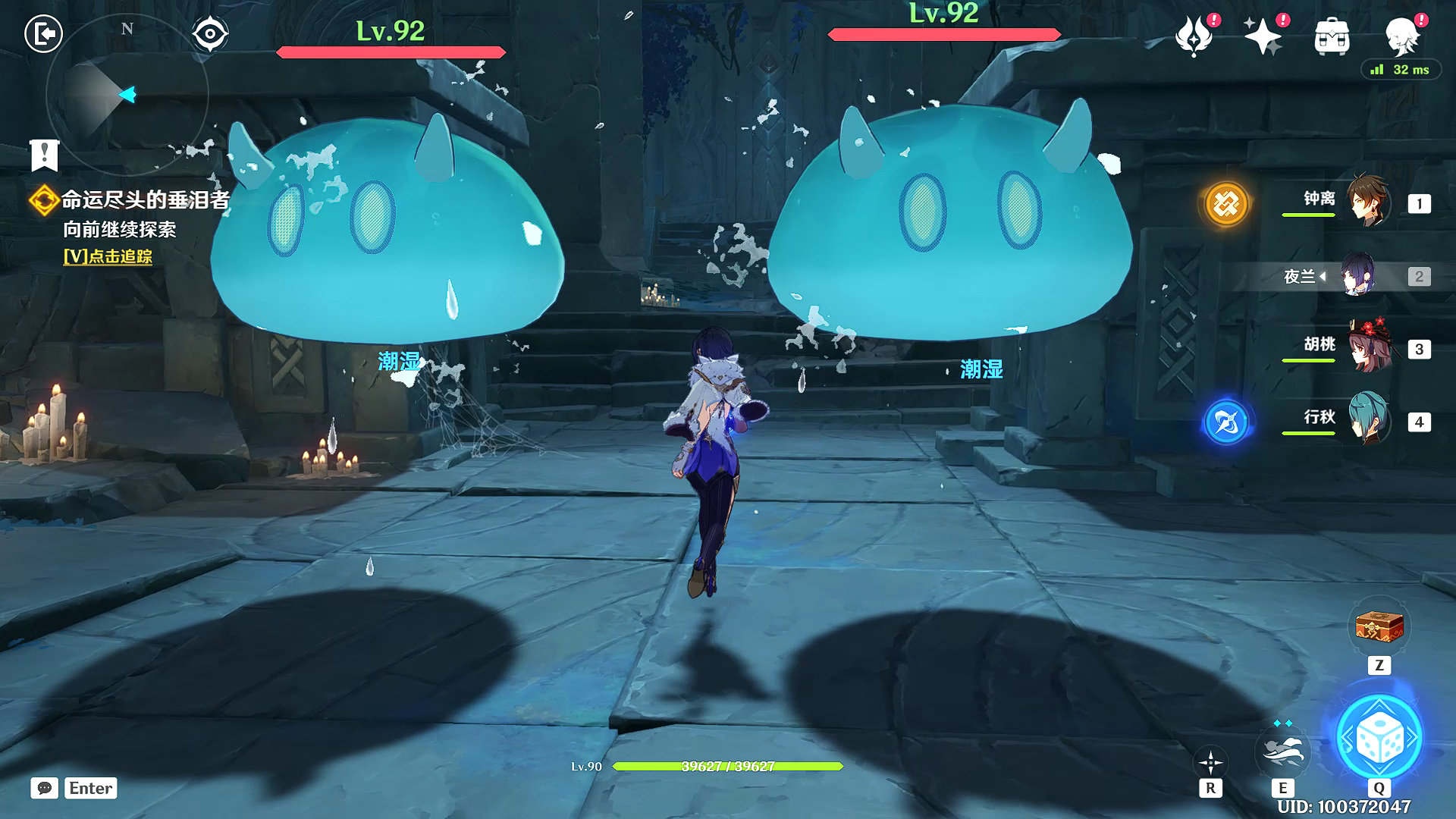The height and width of the screenshot is (819, 1456).
Task: Toggle the eye-shaped view icon
Action: point(210,34)
